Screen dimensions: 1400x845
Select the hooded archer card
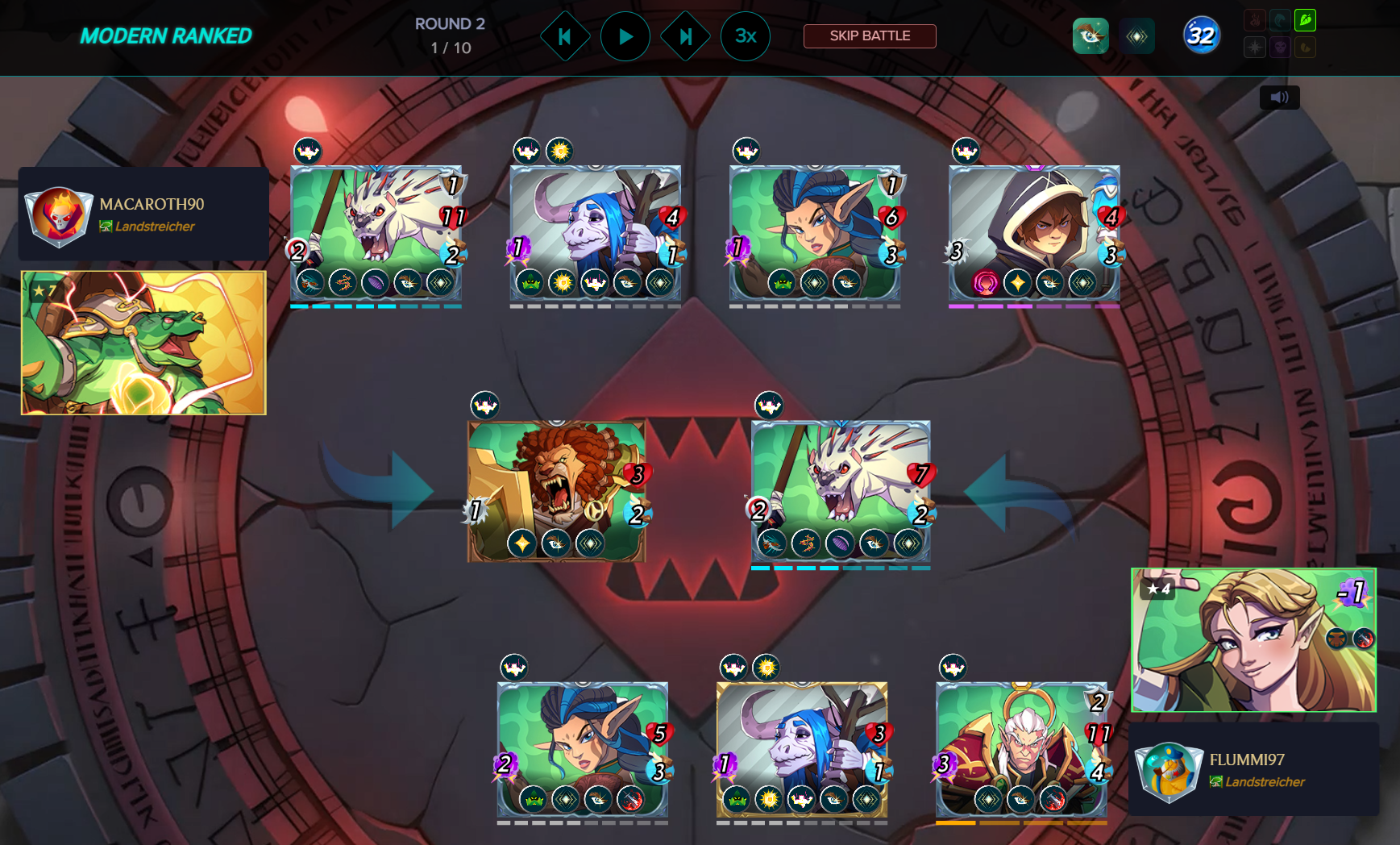point(1034,234)
